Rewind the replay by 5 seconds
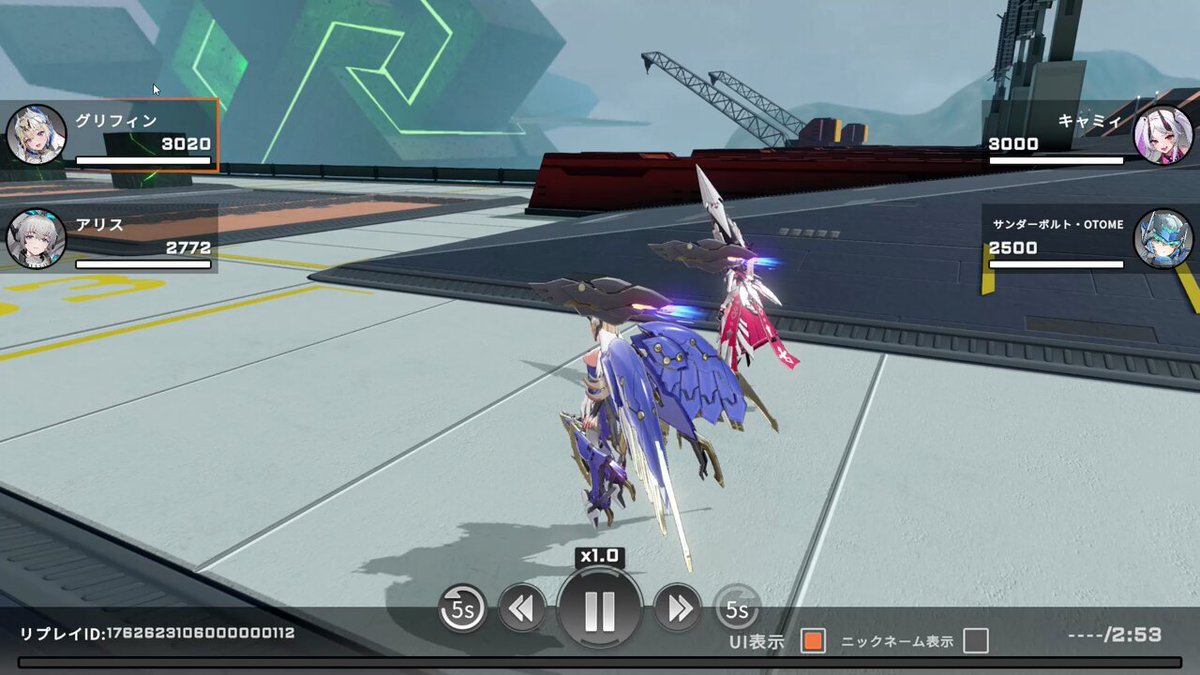Screen dimensions: 1200x675 (x=462, y=607)
